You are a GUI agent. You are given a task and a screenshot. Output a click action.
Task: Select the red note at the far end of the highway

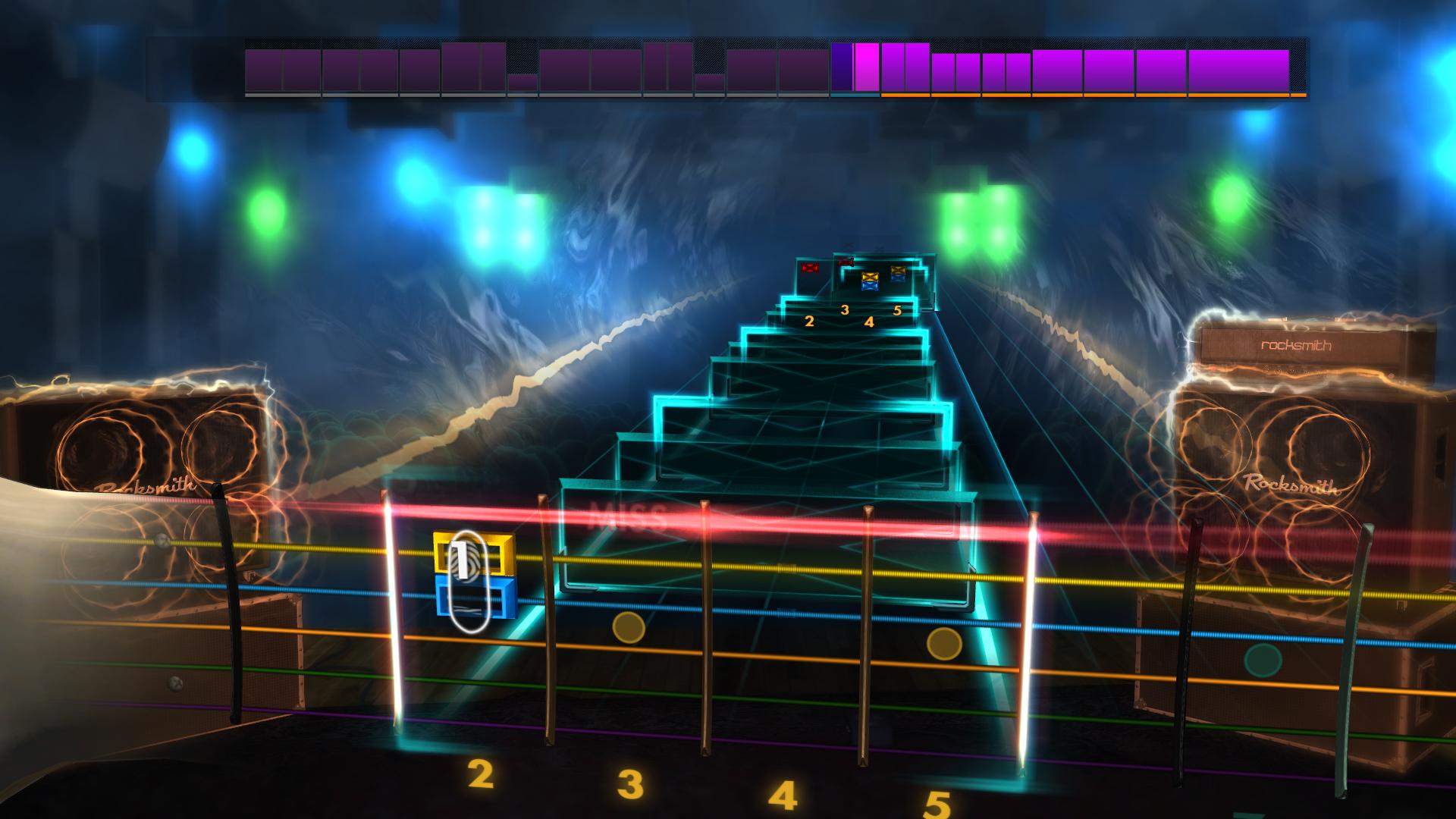tap(810, 268)
